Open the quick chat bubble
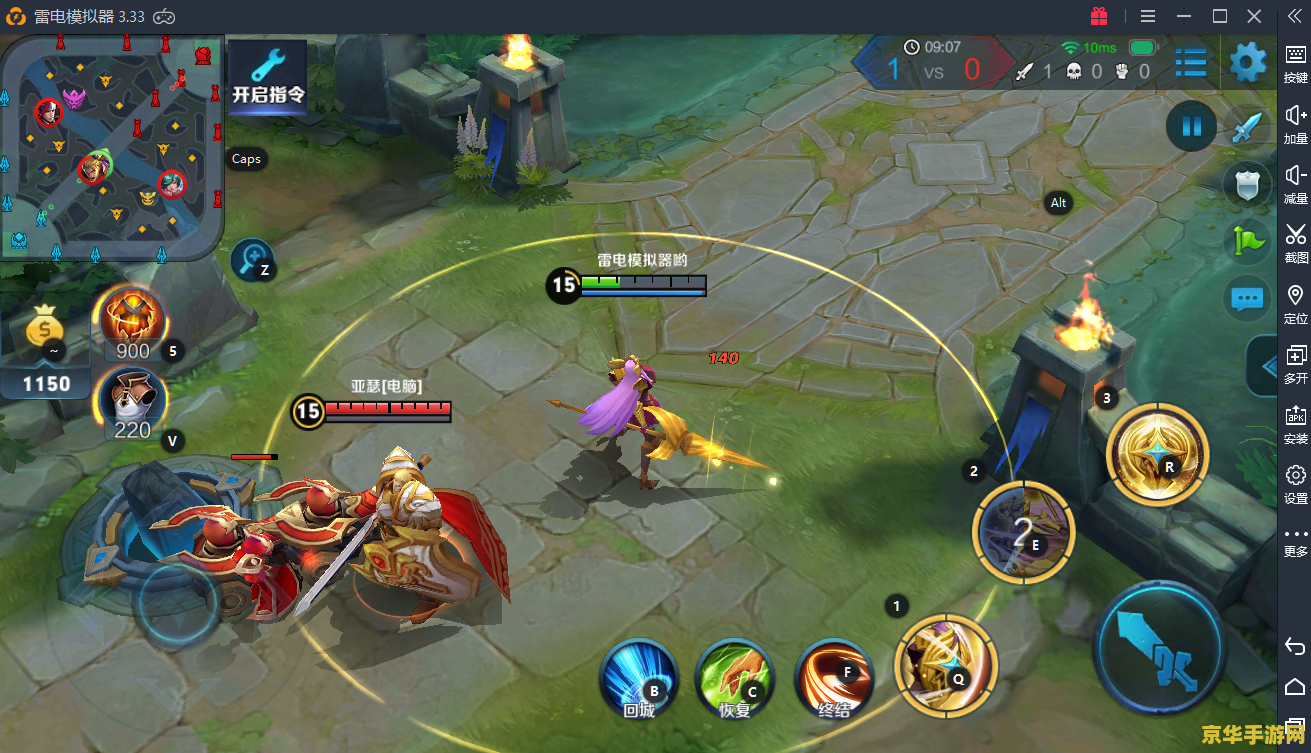The height and width of the screenshot is (753, 1311). 1246,297
